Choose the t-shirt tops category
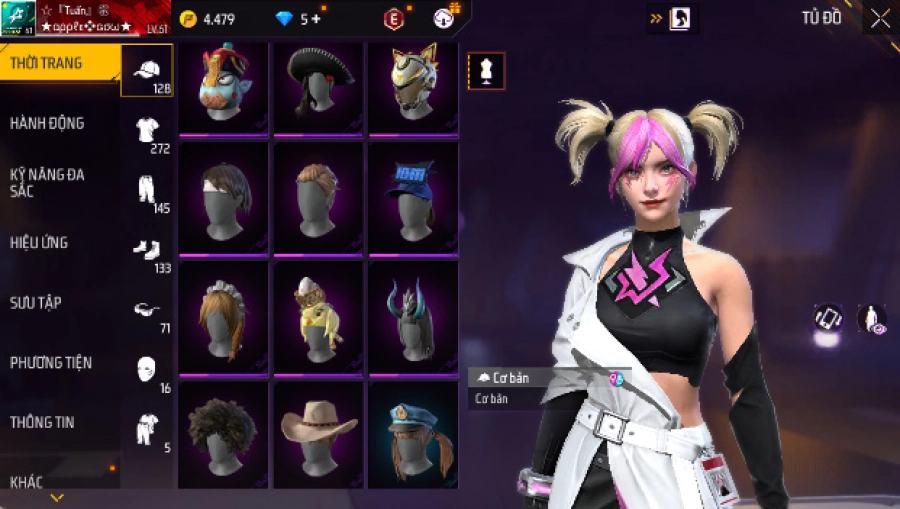 point(147,130)
